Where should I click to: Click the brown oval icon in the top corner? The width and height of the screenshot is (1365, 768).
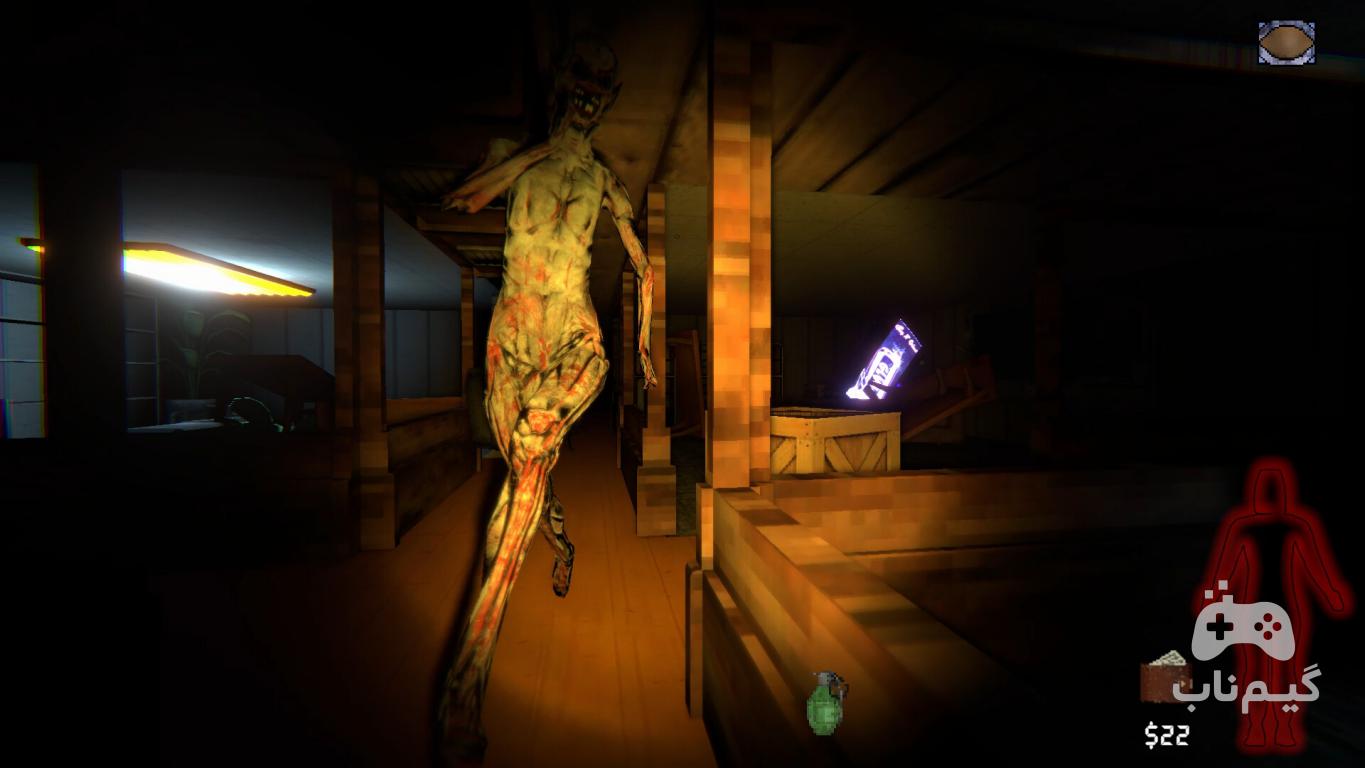point(1286,43)
